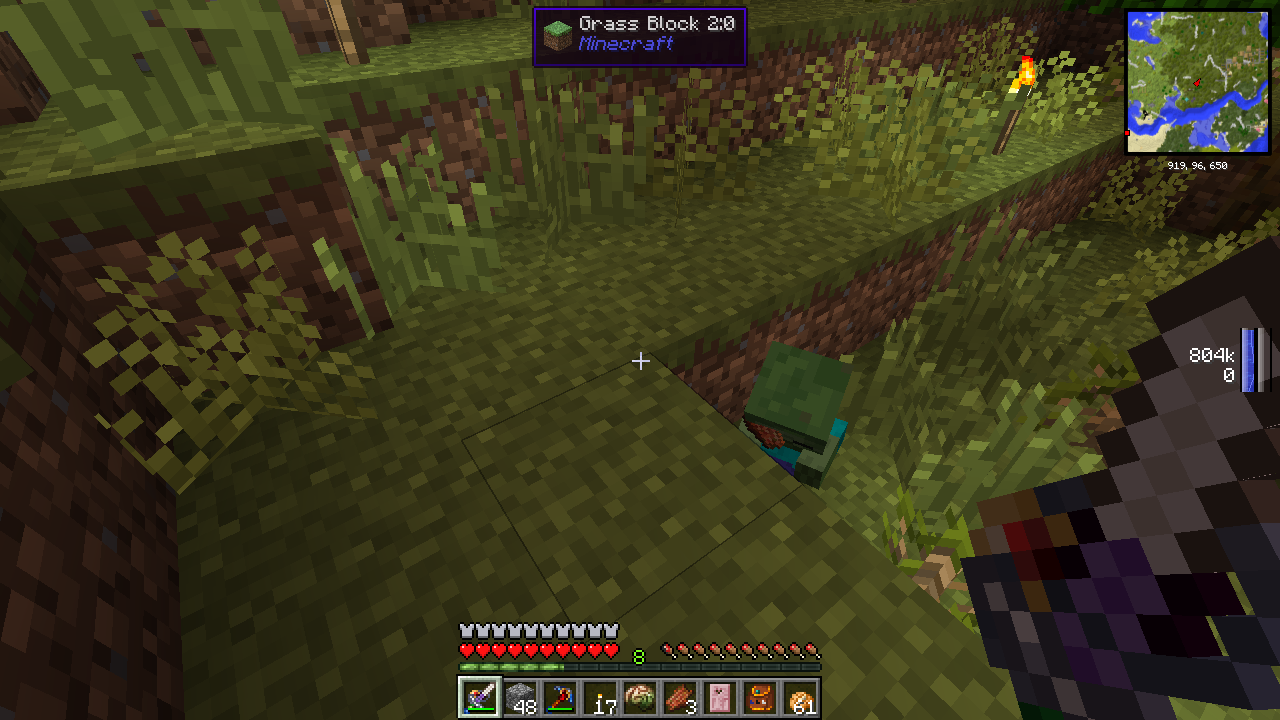
Task: Select the orange backpack hotbar slot
Action: [x=760, y=697]
